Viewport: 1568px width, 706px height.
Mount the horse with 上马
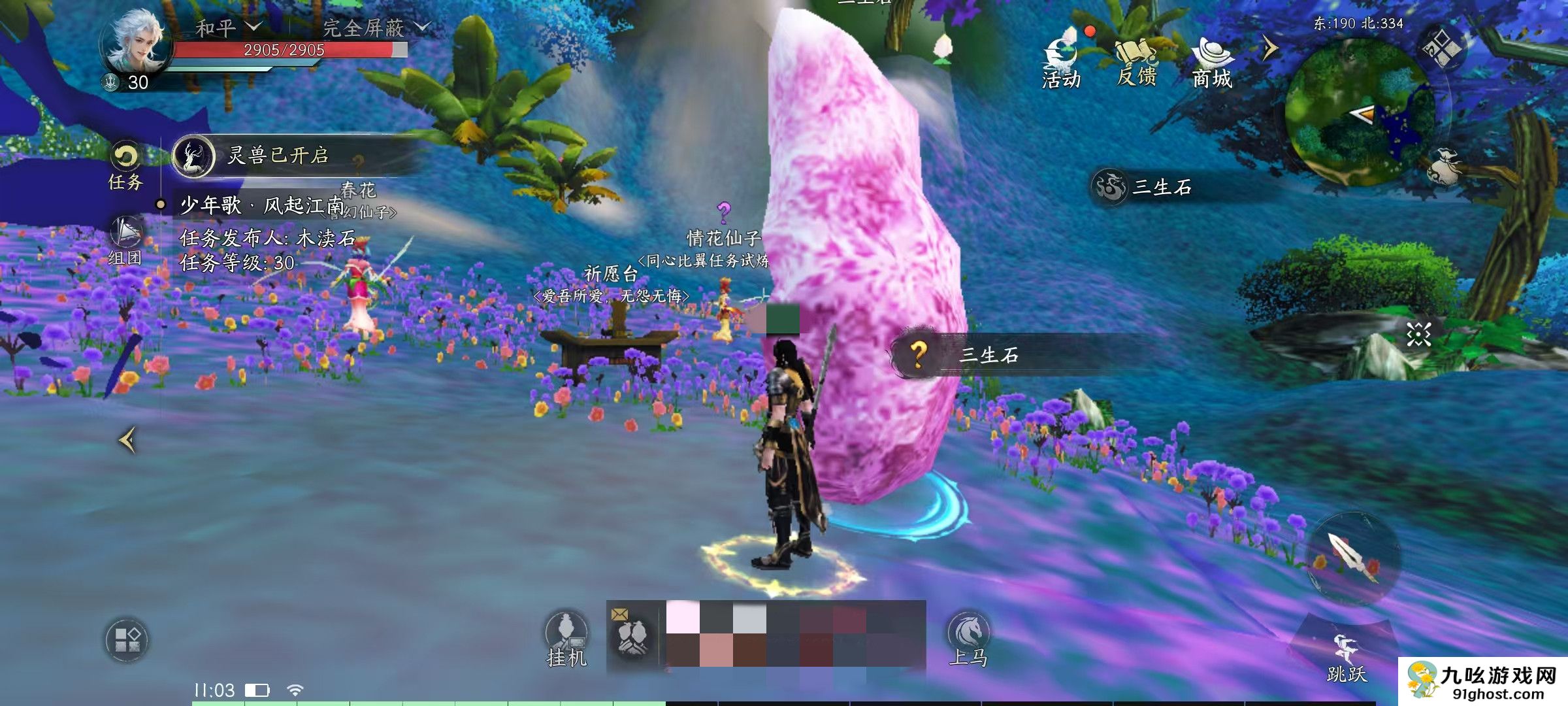pyautogui.click(x=968, y=639)
